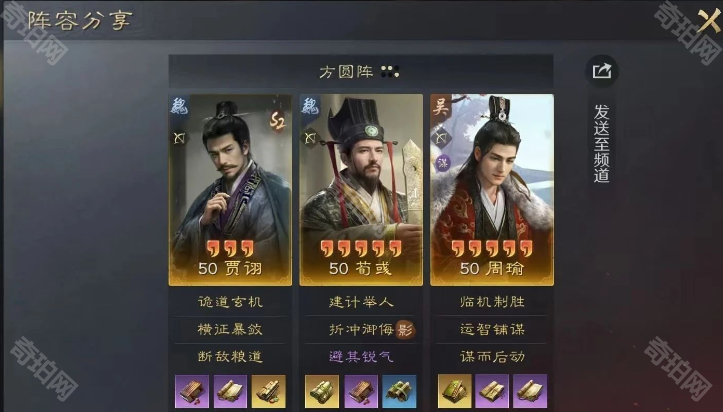The image size is (723, 412).
Task: Close the 阵容分享 panel
Action: point(695,22)
